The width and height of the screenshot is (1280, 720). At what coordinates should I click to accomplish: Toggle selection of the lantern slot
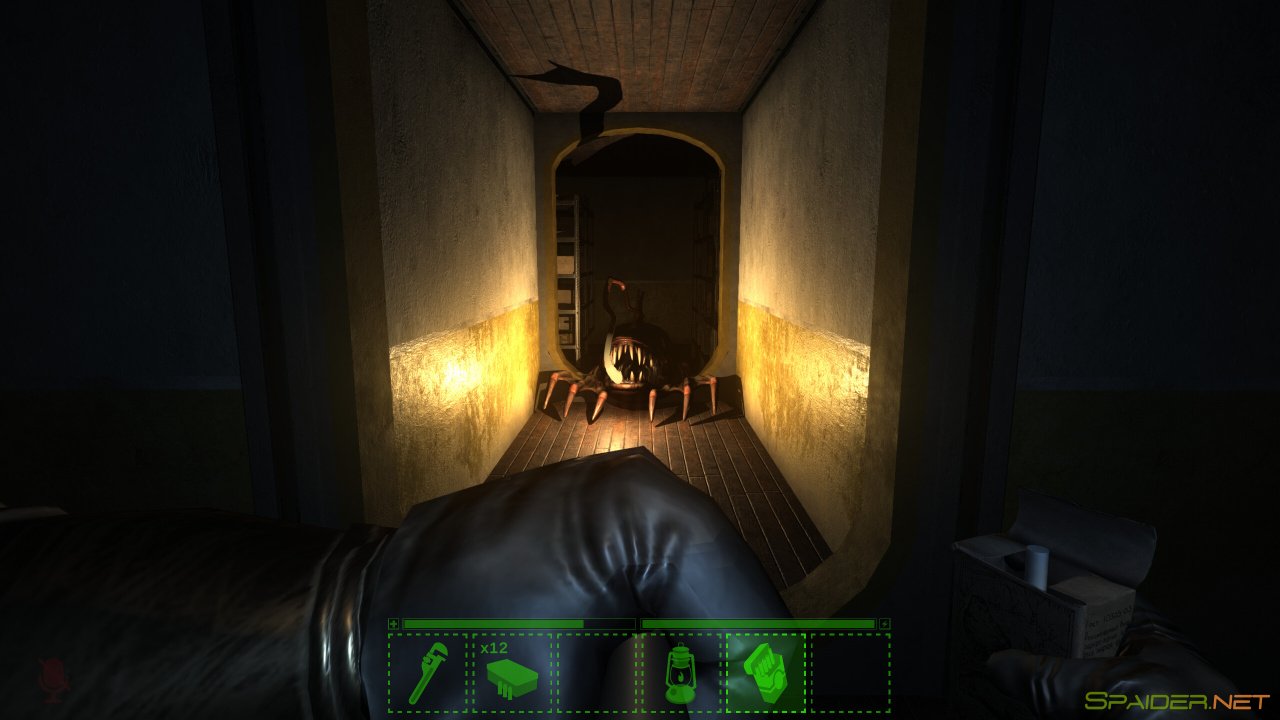coord(680,671)
